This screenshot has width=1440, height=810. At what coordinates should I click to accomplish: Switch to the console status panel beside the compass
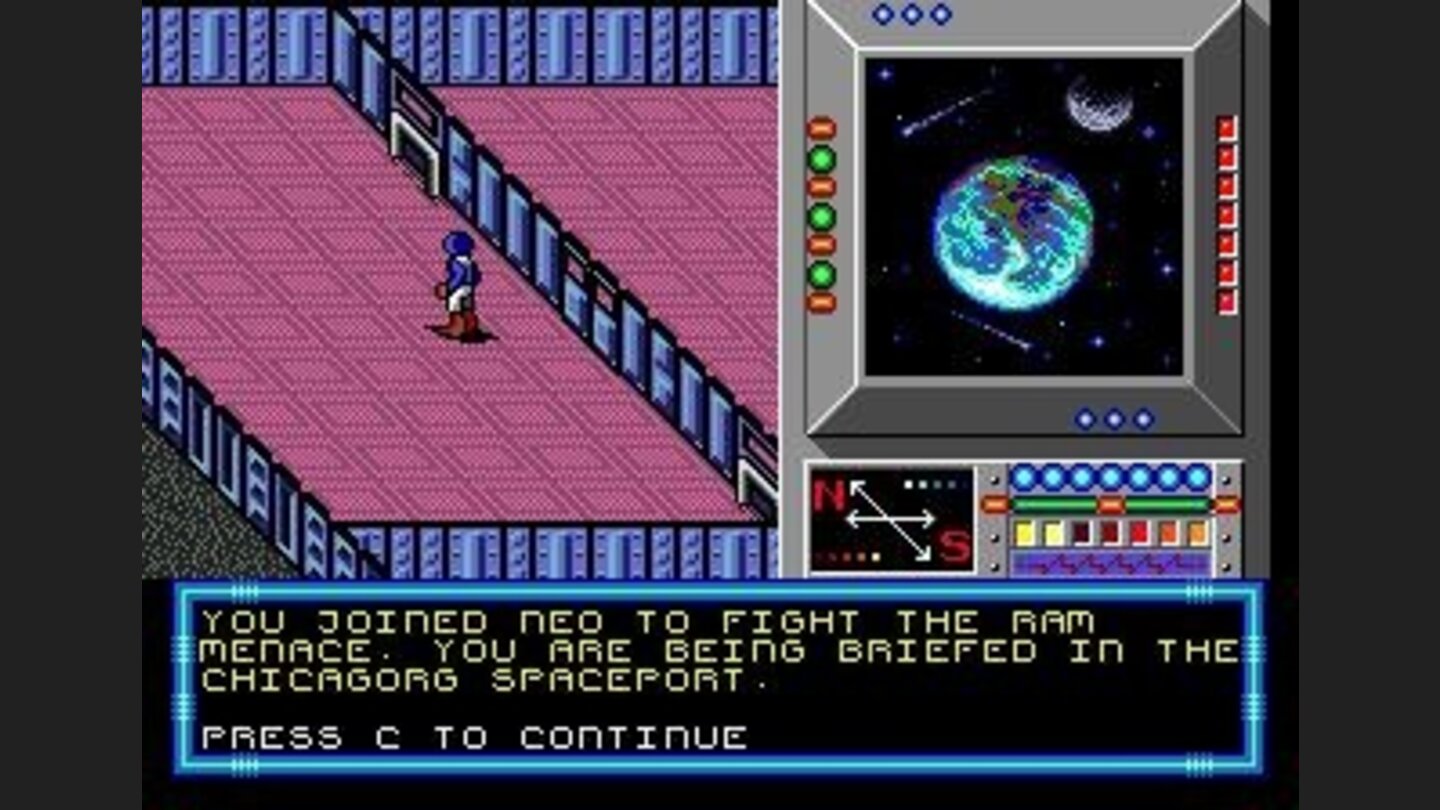click(1110, 515)
